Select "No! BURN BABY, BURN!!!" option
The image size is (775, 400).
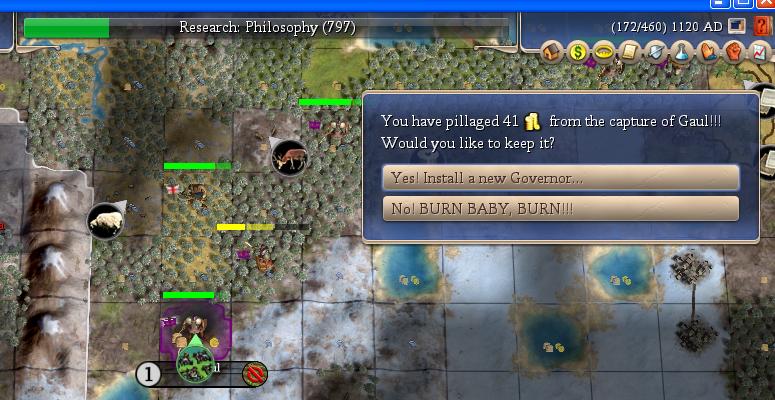560,208
